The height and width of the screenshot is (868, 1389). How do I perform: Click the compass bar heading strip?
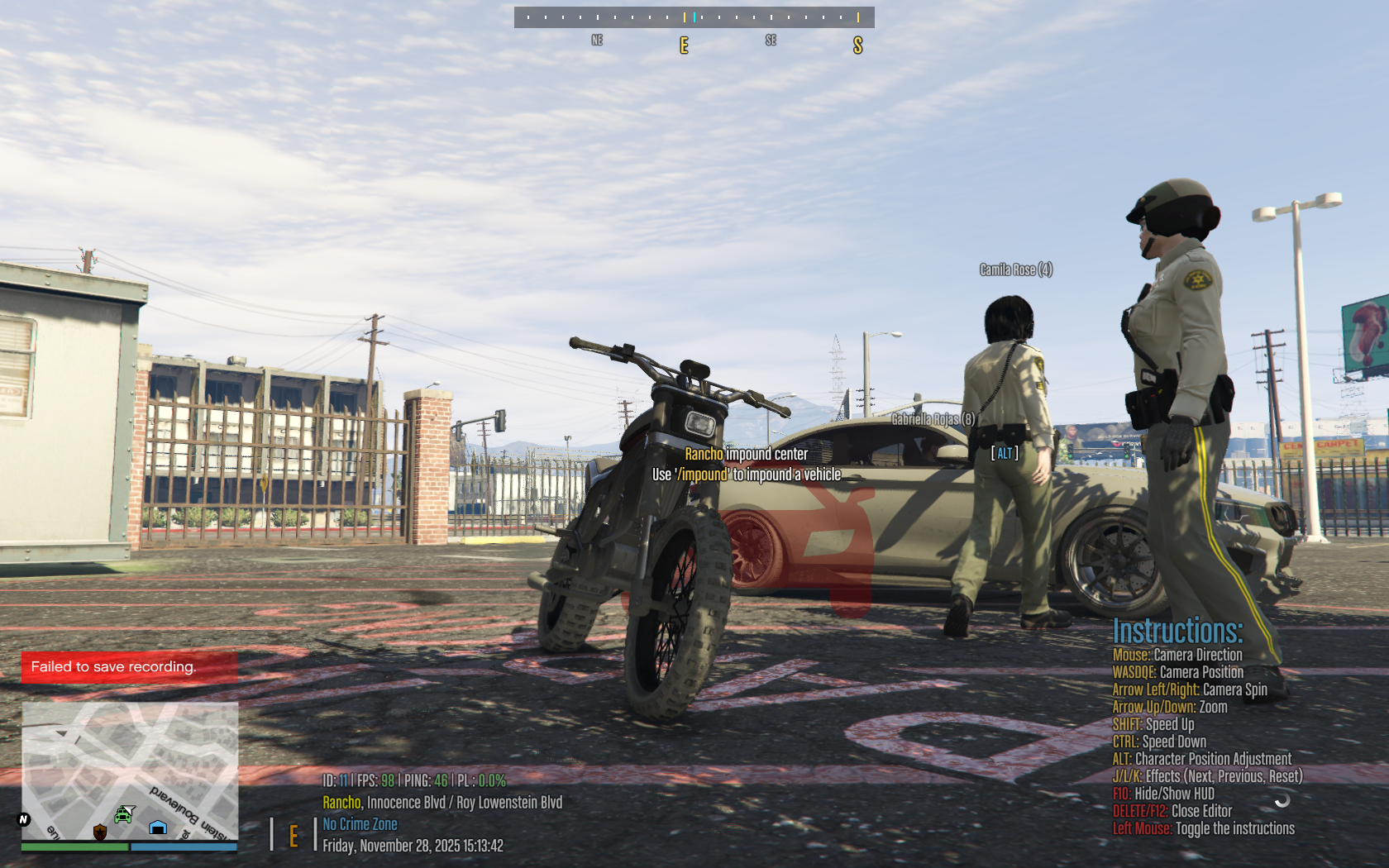[694, 17]
